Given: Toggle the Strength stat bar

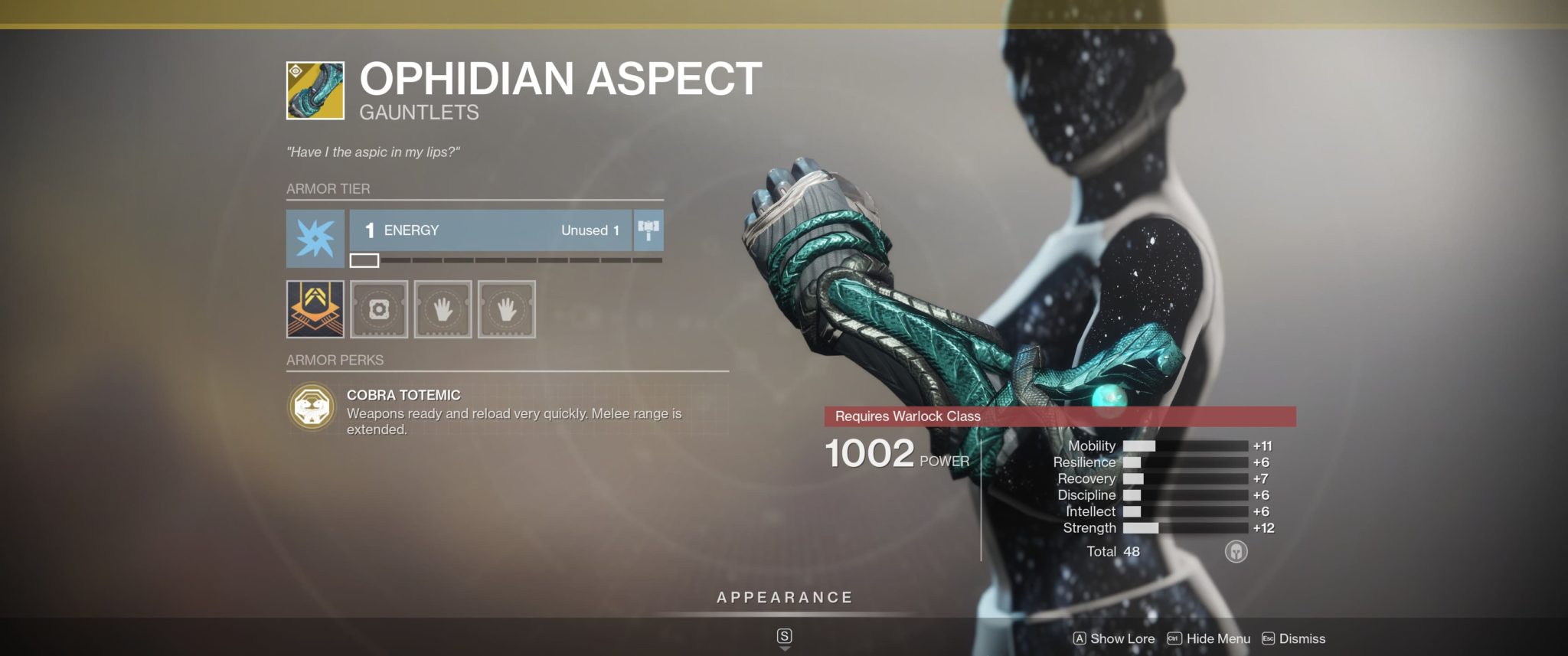Looking at the screenshot, I should click(1187, 528).
